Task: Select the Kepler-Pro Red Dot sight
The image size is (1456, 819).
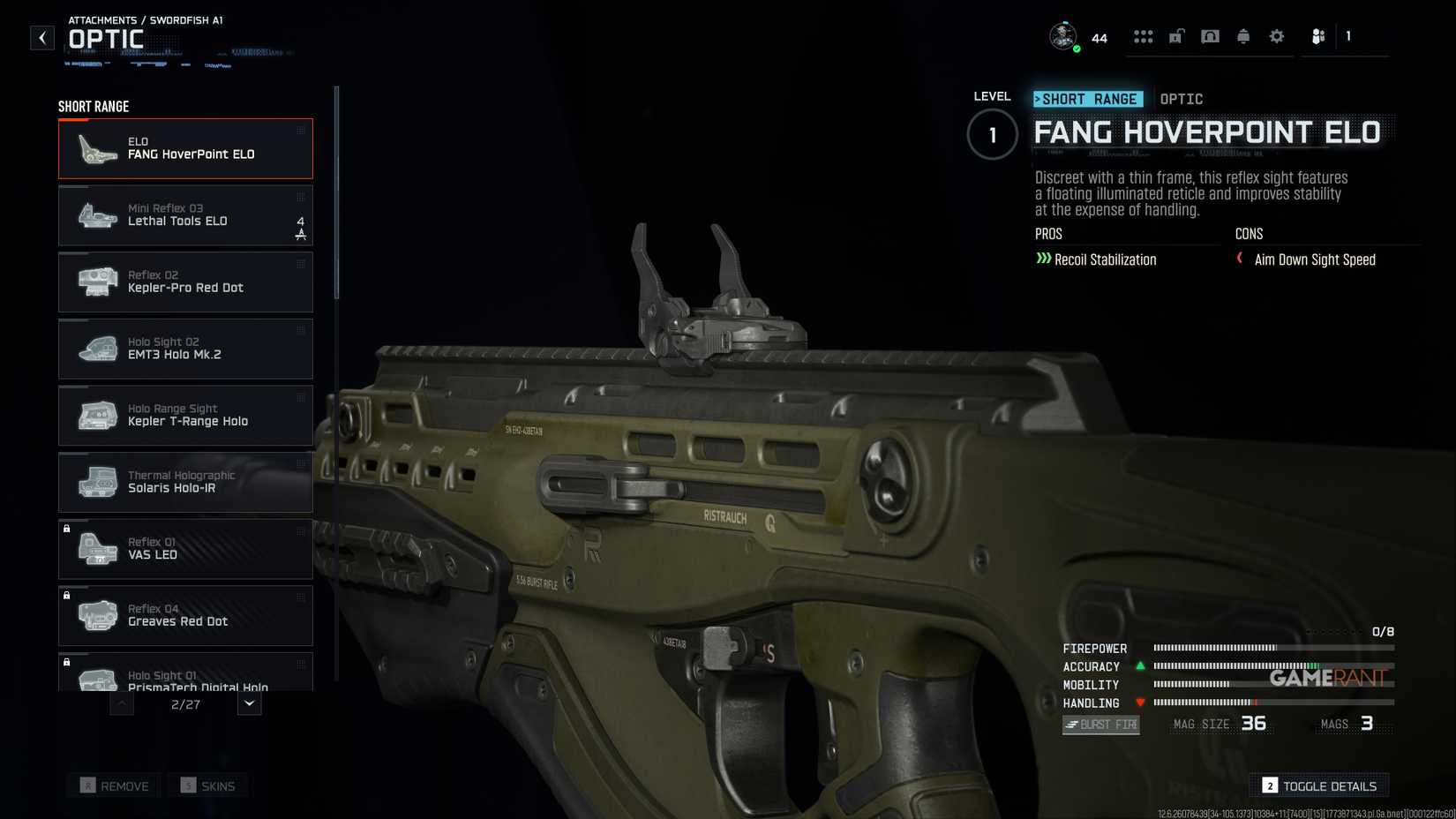Action: (x=185, y=282)
